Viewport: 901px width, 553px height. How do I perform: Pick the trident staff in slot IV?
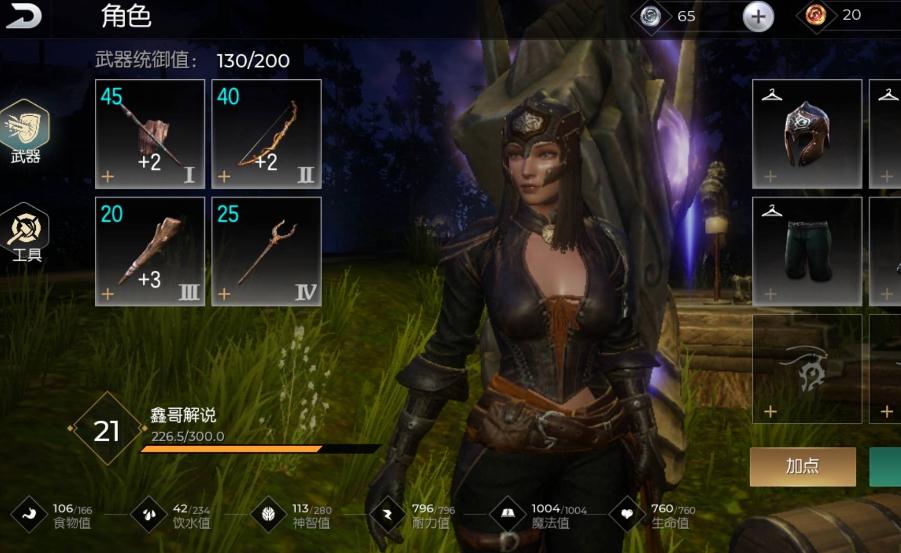pos(266,251)
